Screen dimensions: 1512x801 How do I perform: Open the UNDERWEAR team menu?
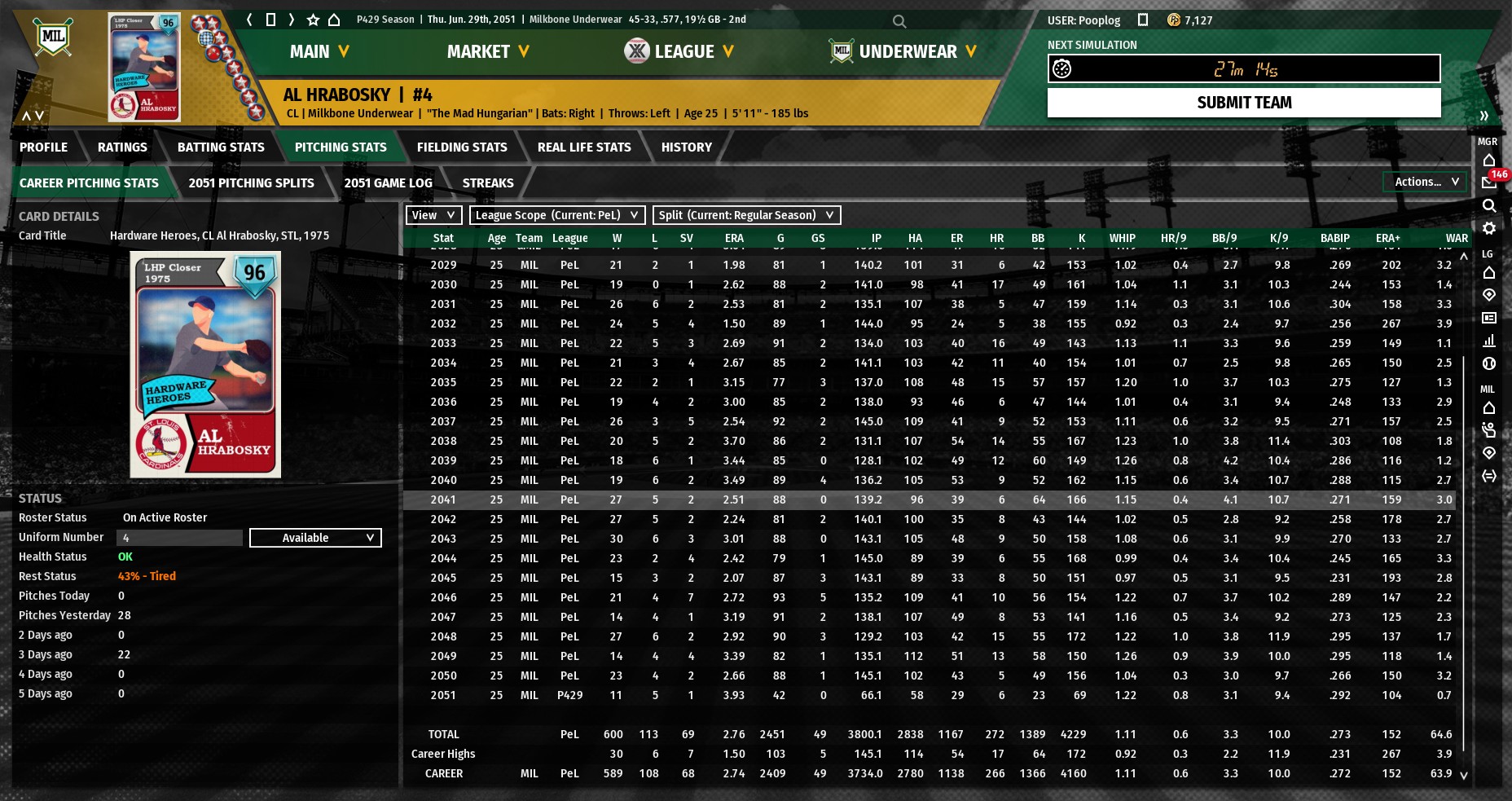[x=903, y=51]
